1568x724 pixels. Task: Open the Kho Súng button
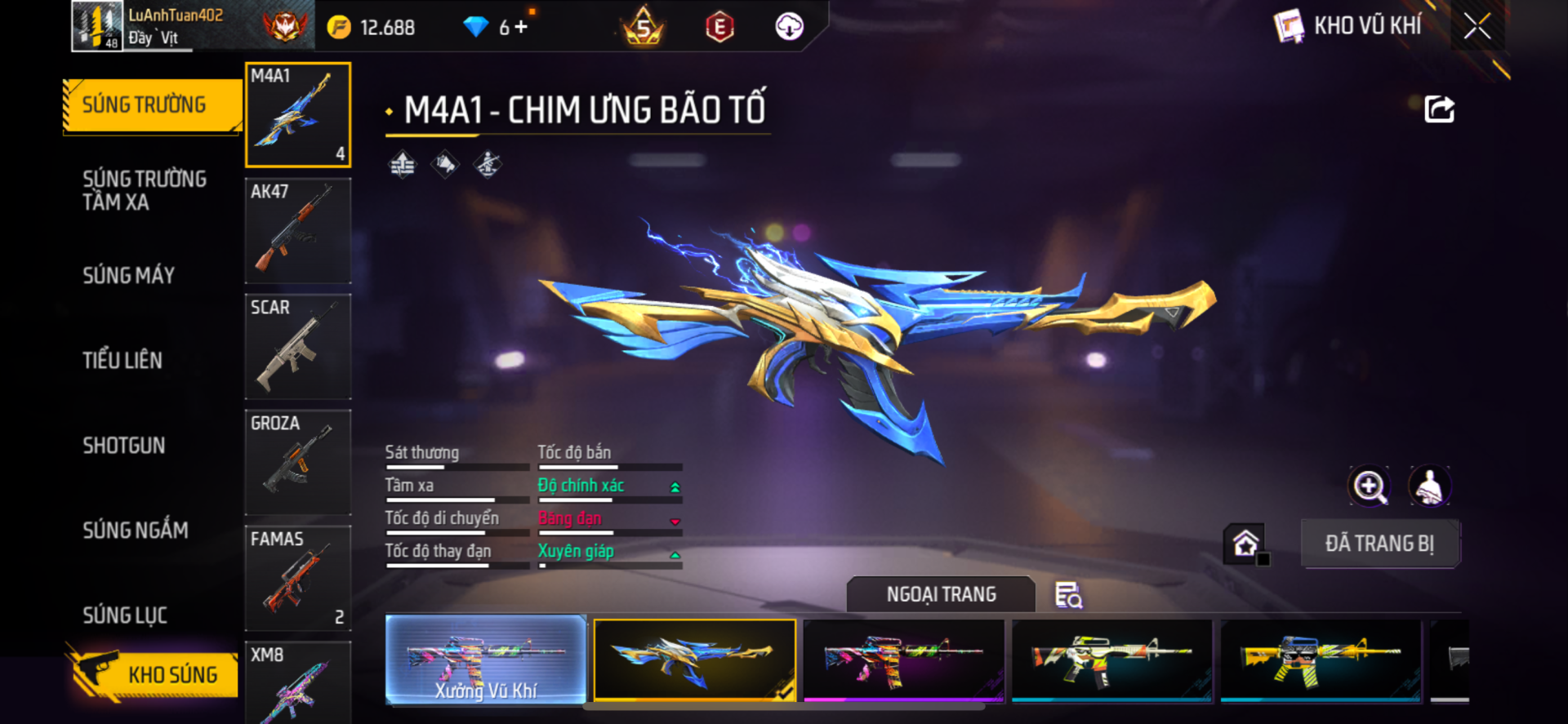click(x=155, y=674)
